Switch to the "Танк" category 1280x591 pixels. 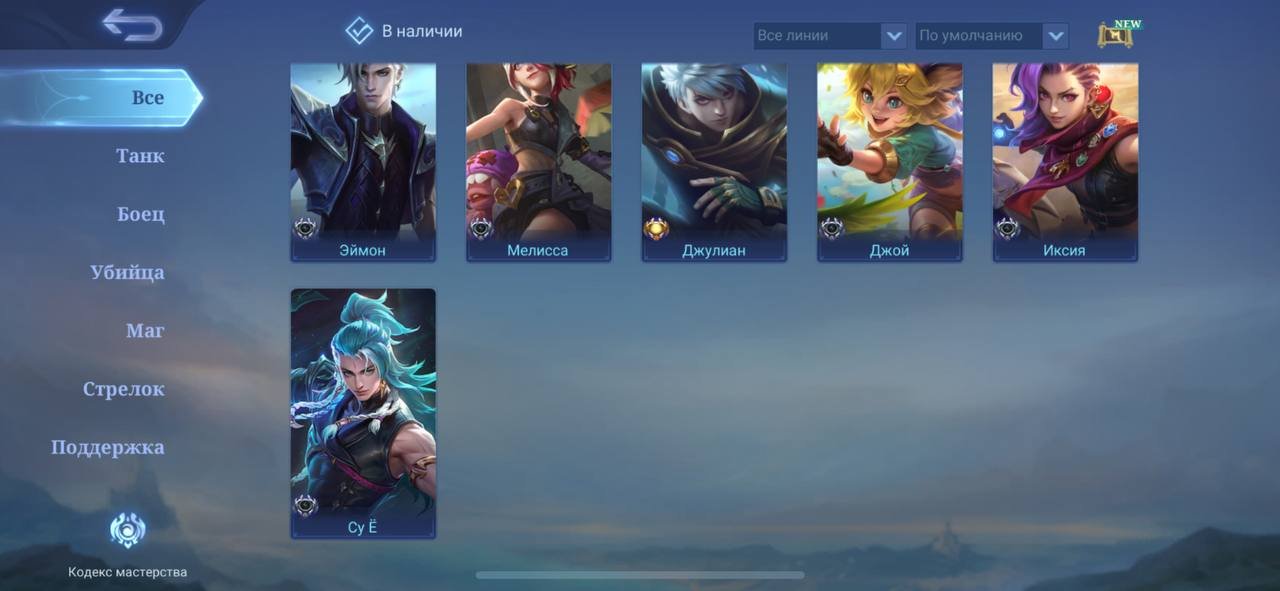tap(140, 156)
